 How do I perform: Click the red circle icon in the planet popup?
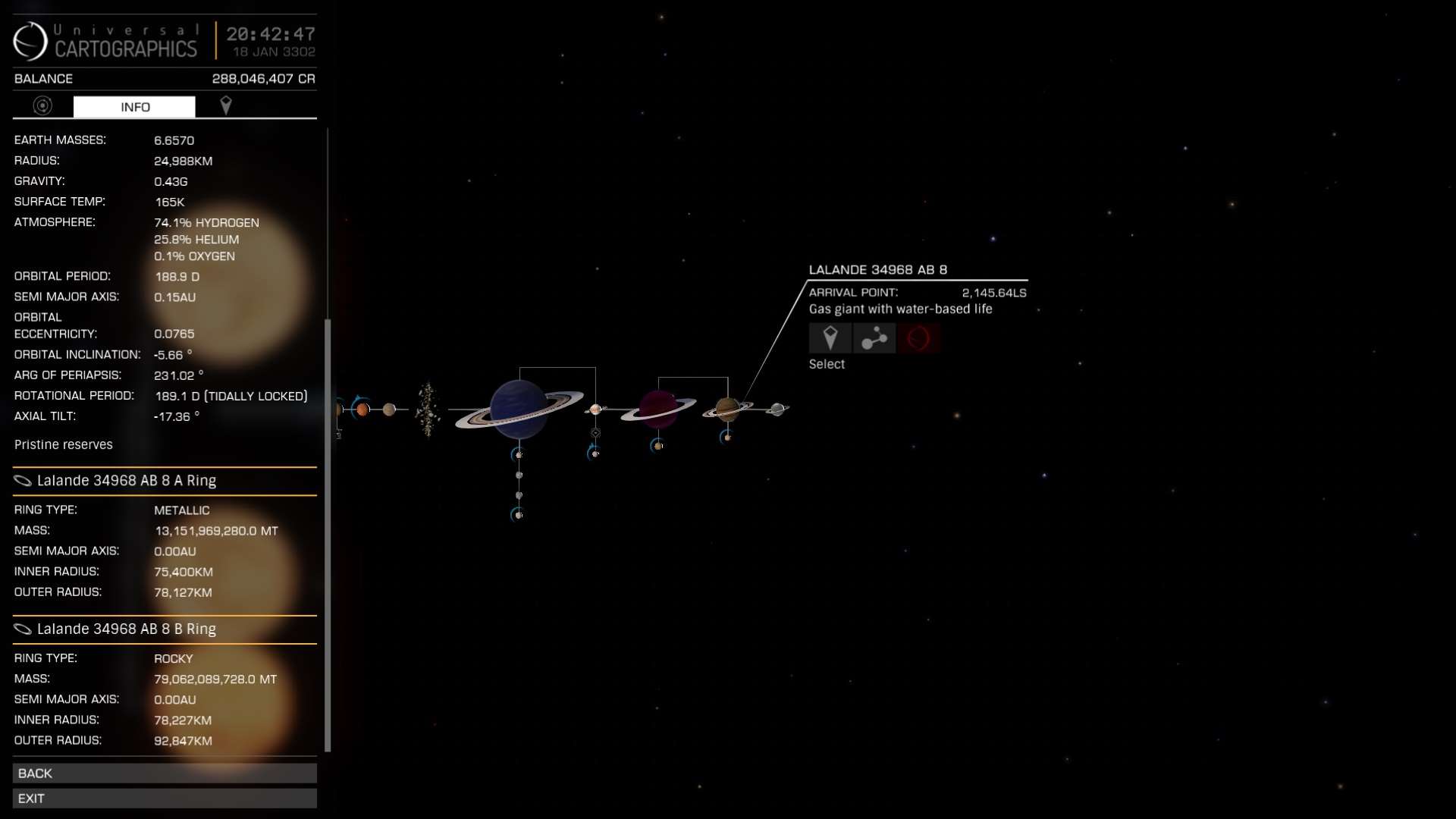coord(918,338)
